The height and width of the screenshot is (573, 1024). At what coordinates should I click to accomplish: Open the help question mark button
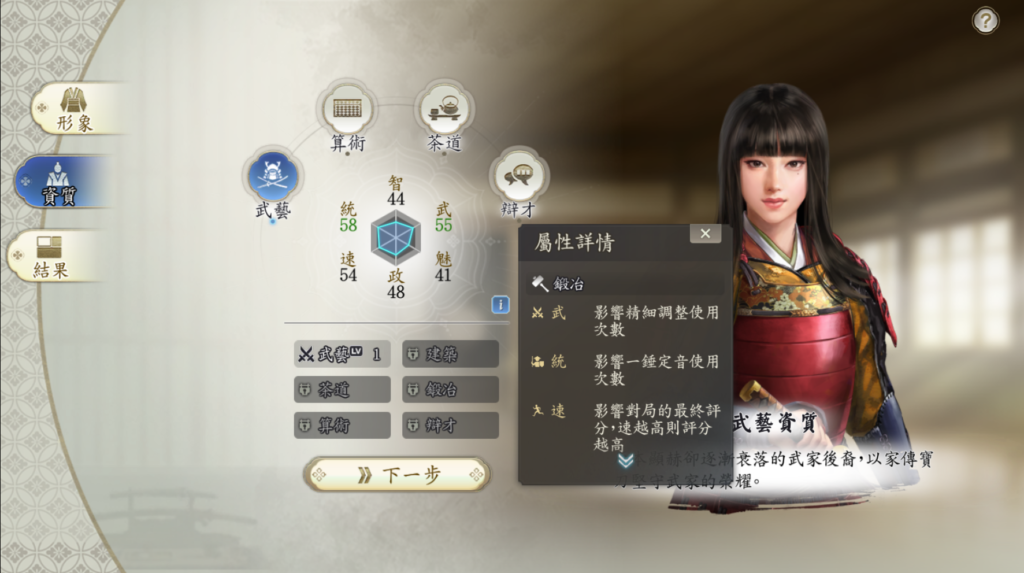click(985, 21)
